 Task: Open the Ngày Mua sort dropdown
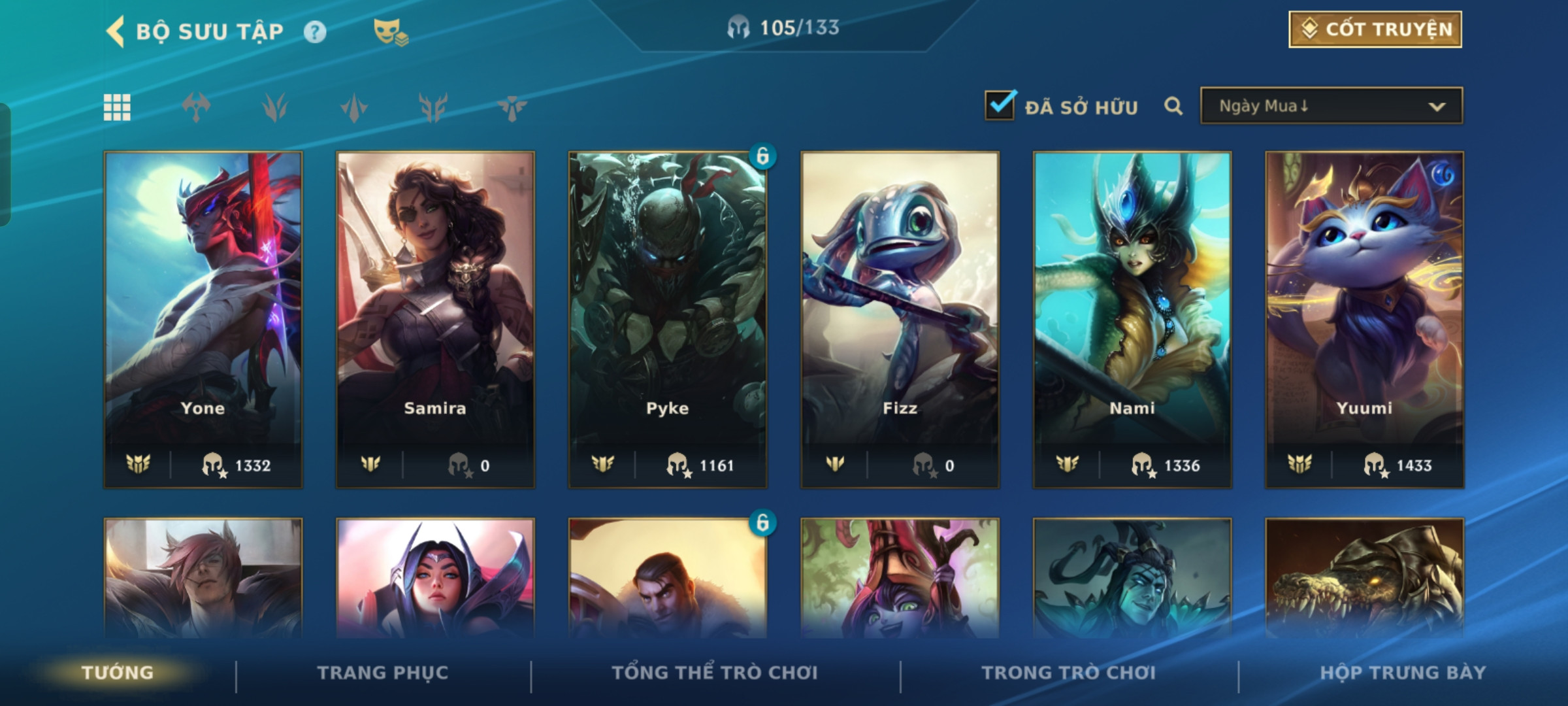(x=1331, y=106)
